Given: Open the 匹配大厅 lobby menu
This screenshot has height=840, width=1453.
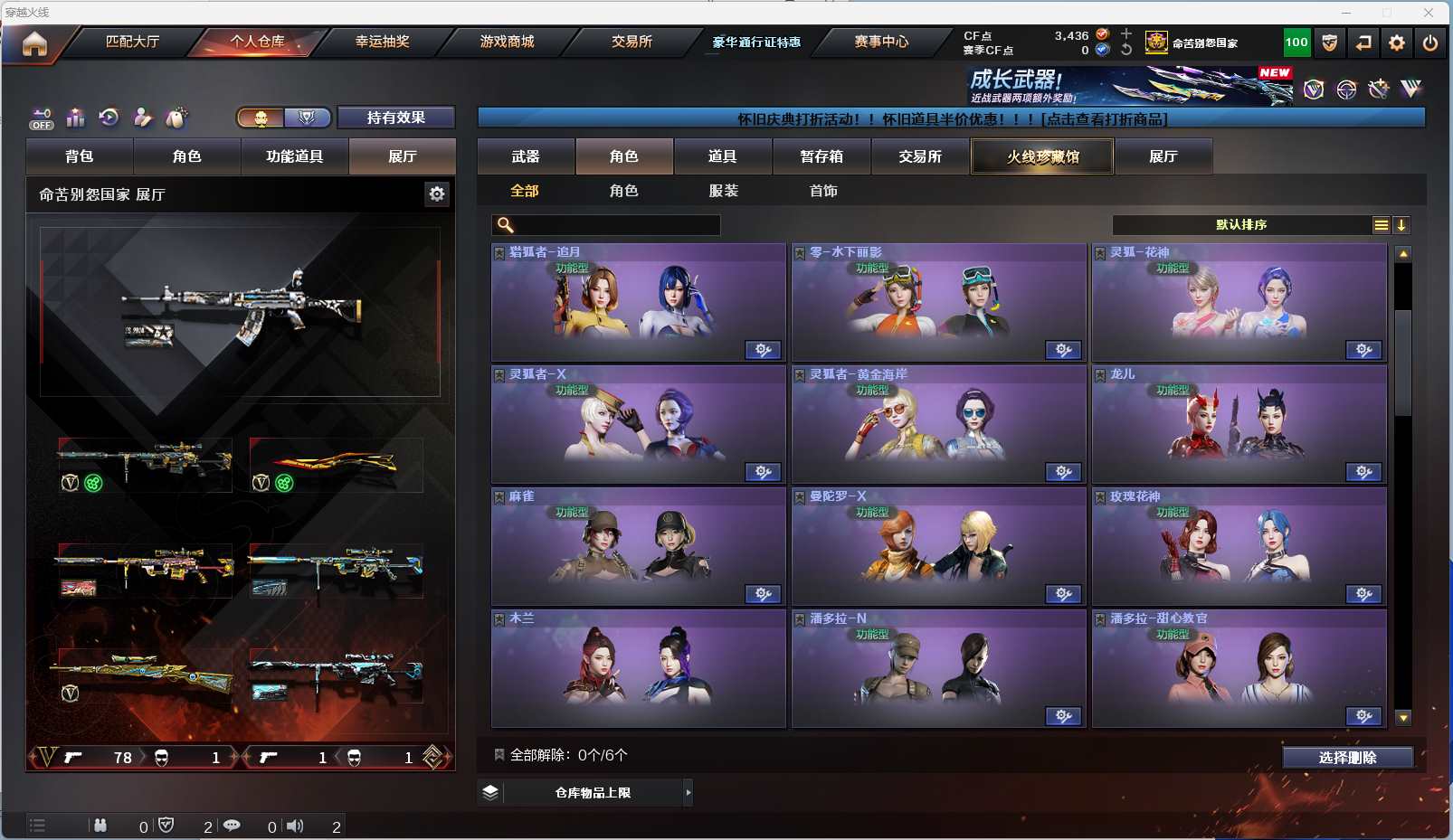Looking at the screenshot, I should pos(132,42).
